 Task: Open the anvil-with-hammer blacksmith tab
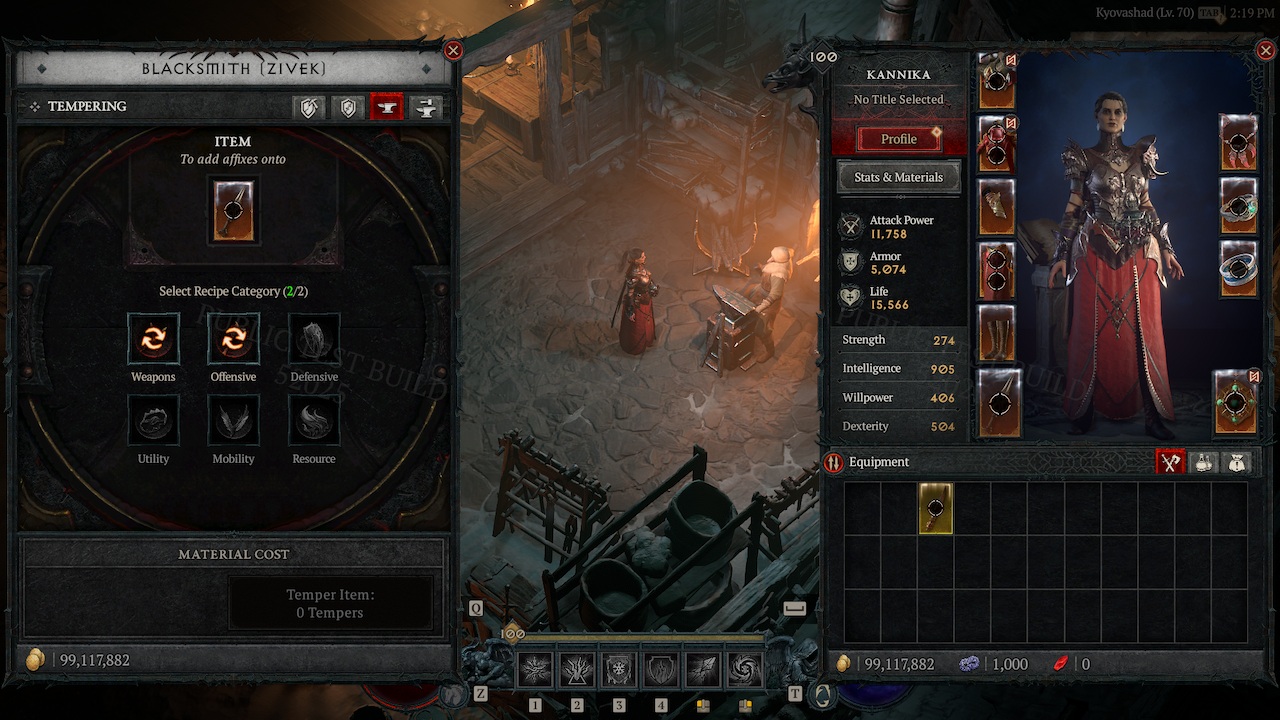(426, 108)
